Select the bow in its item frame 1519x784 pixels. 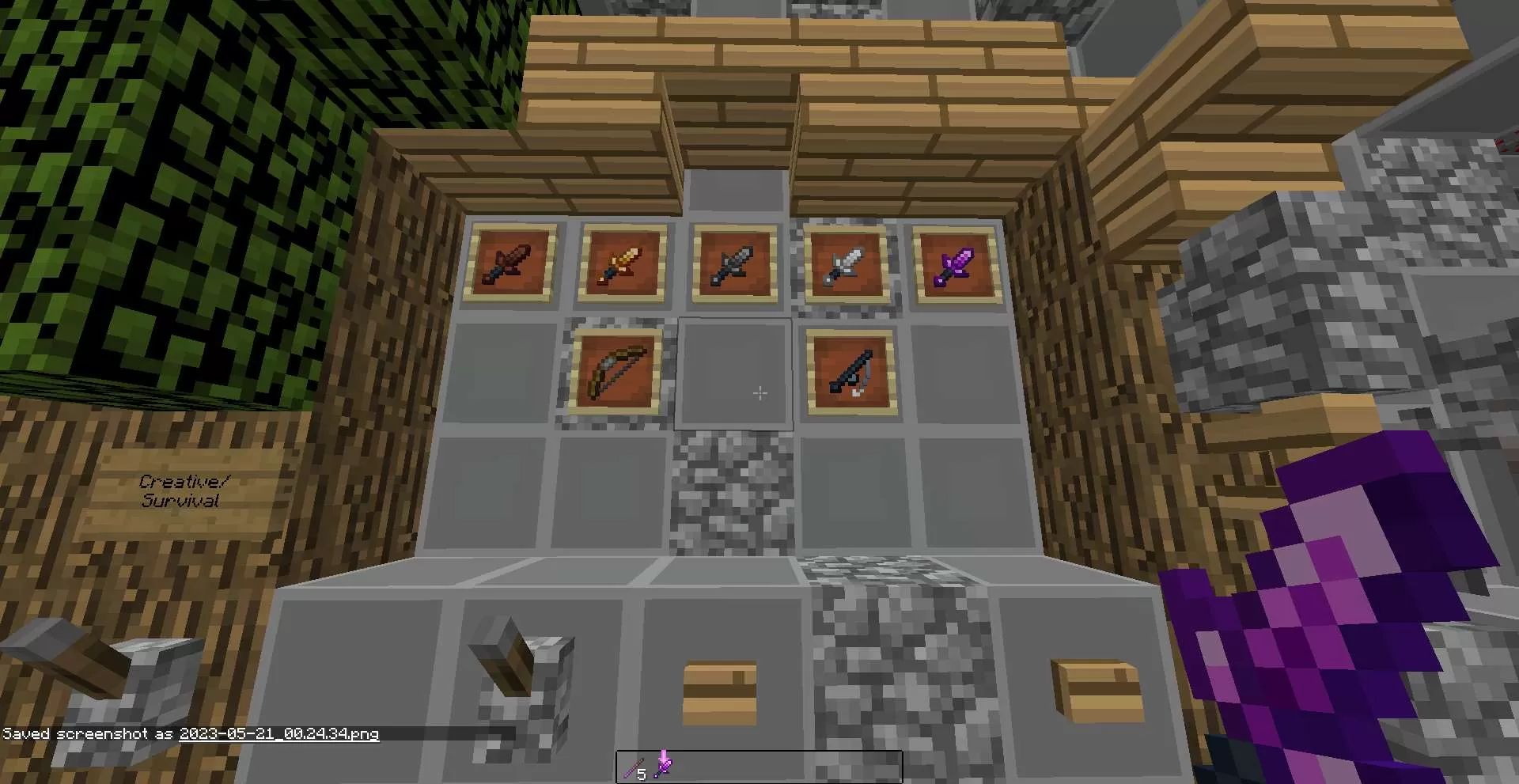point(614,372)
